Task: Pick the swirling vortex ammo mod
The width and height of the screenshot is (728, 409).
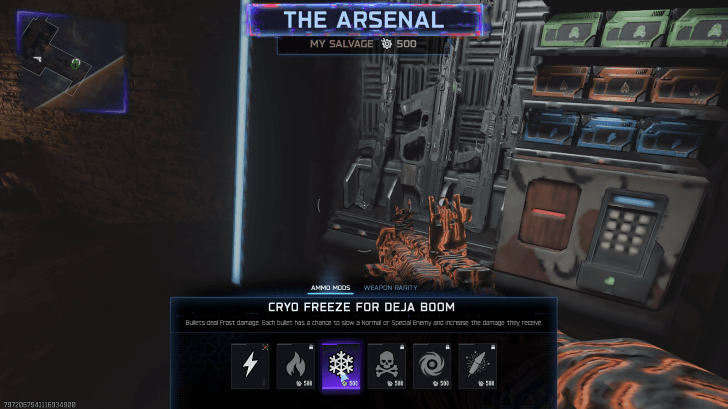Action: point(432,366)
